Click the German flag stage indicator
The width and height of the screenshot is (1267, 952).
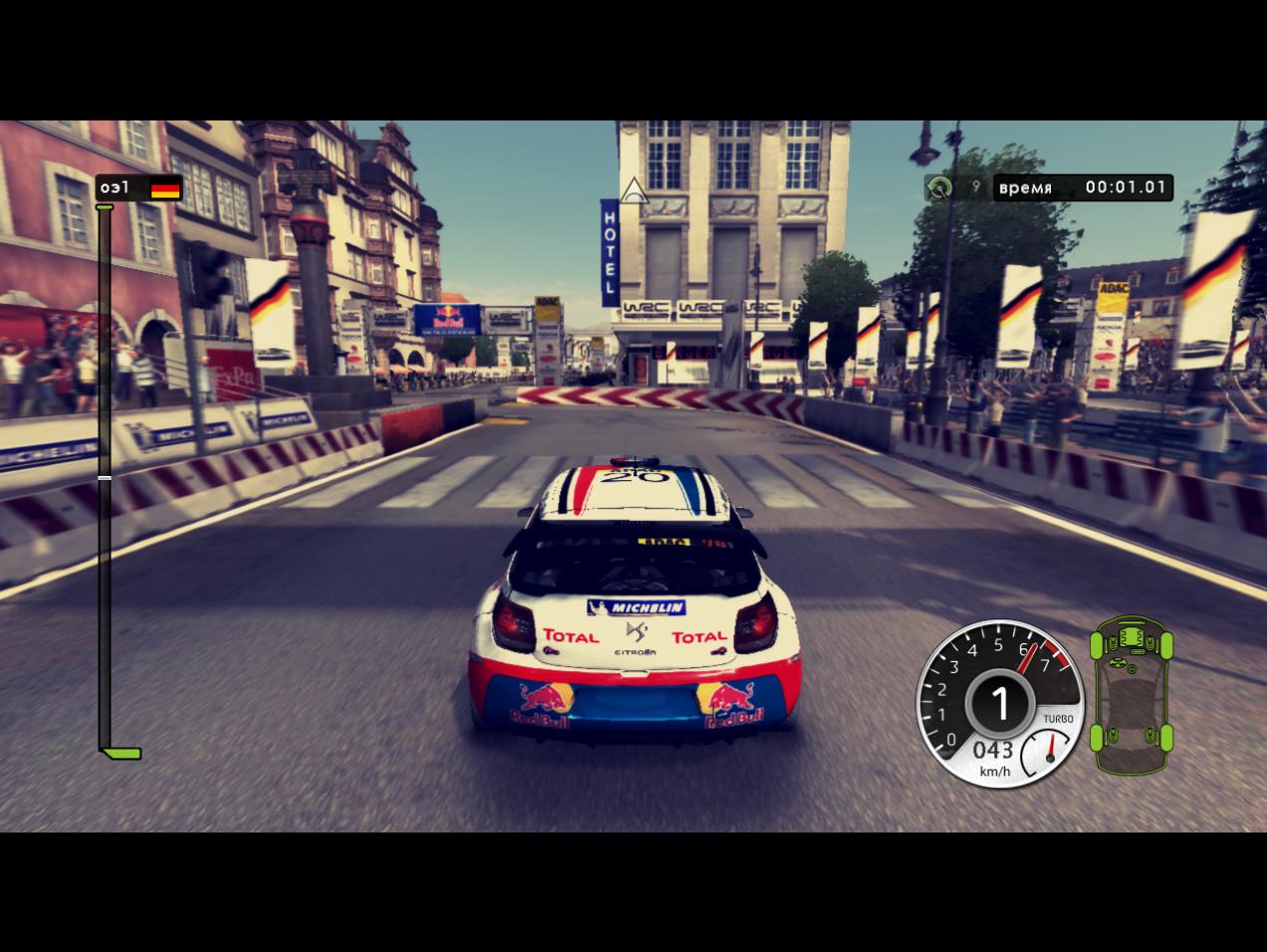click(165, 188)
